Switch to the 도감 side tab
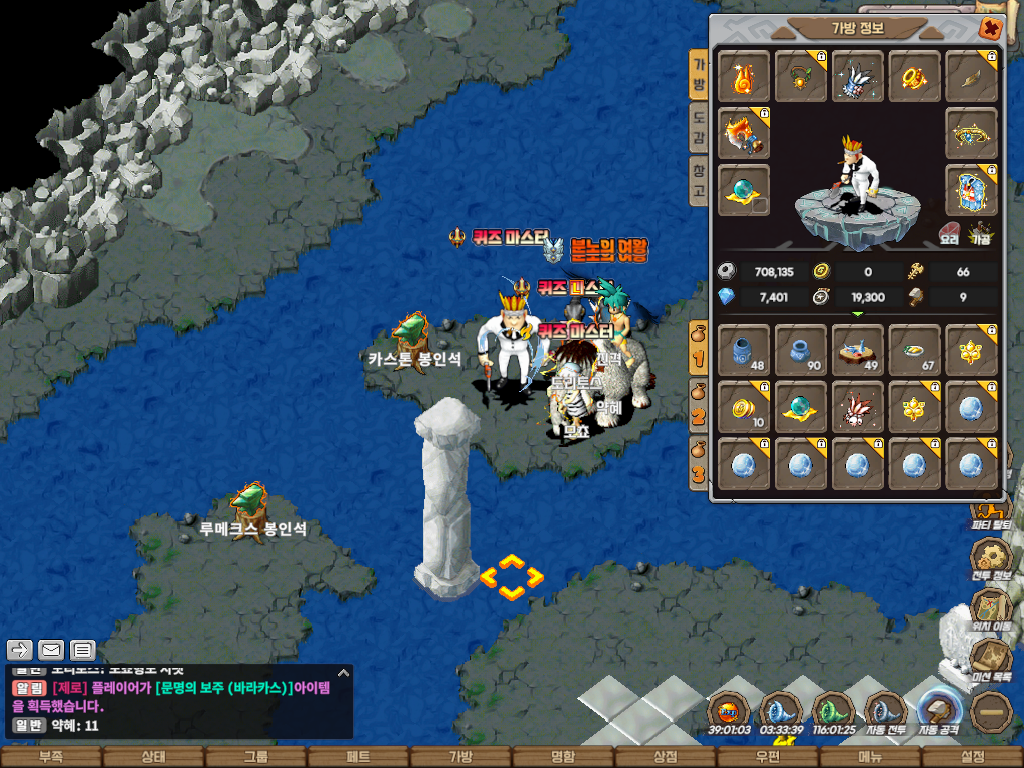The height and width of the screenshot is (768, 1024). tap(700, 128)
